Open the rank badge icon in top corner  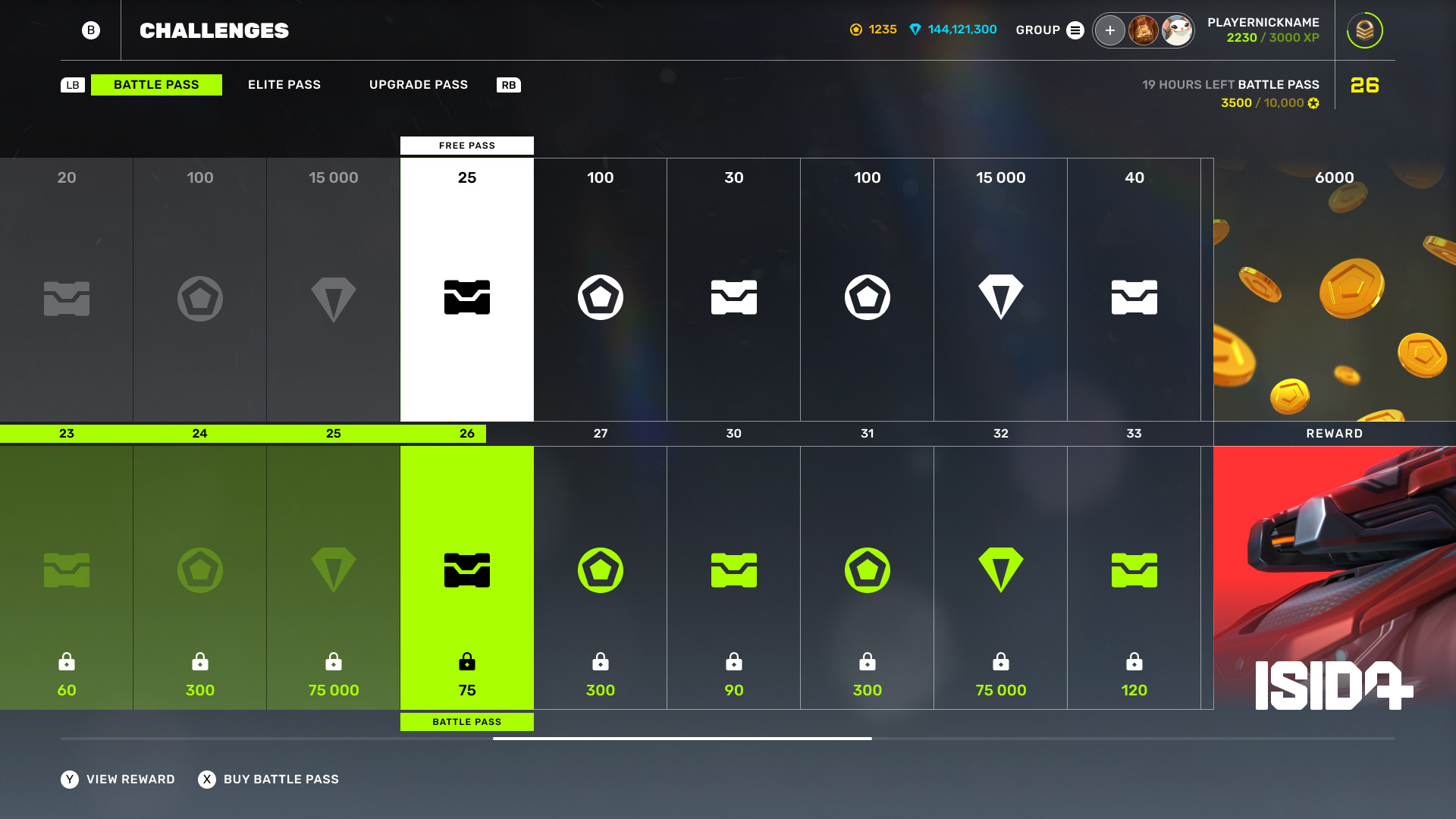click(1364, 30)
